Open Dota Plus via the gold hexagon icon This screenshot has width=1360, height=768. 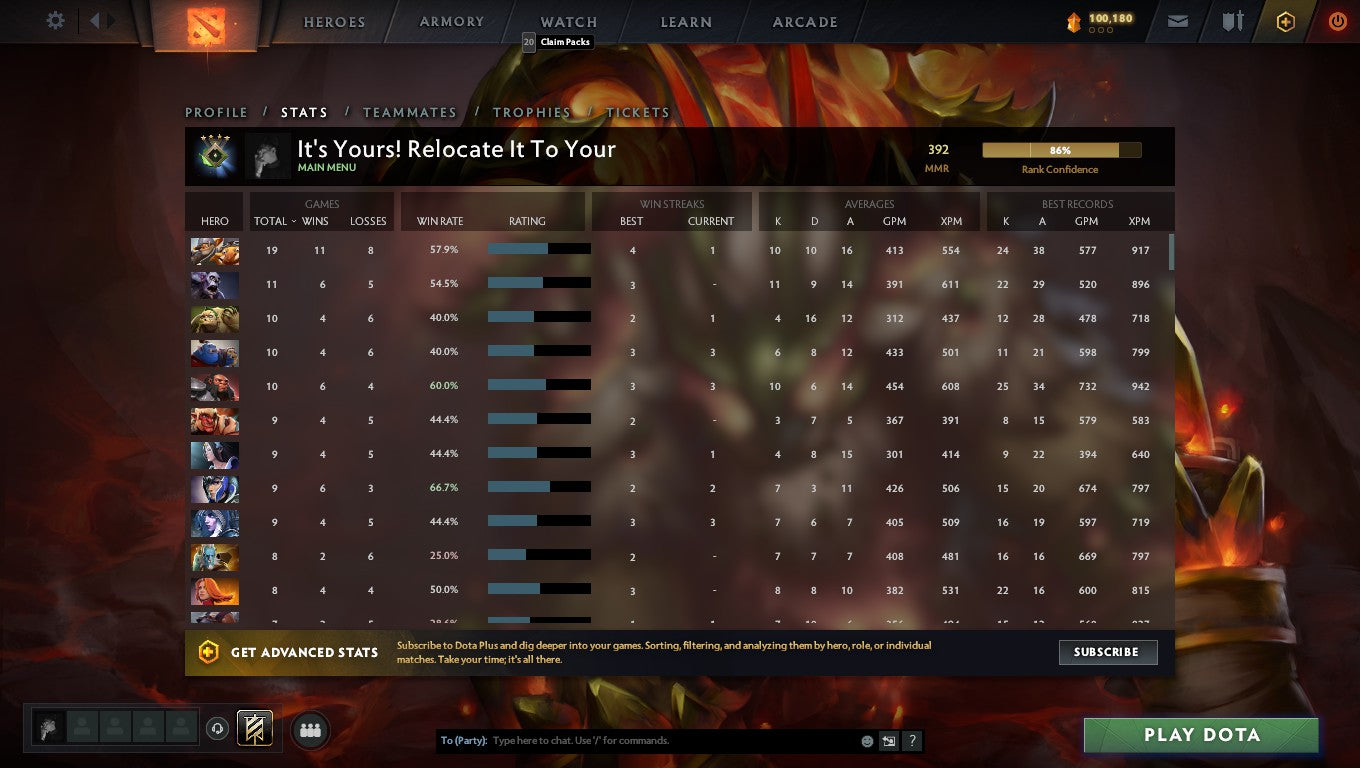[1286, 20]
